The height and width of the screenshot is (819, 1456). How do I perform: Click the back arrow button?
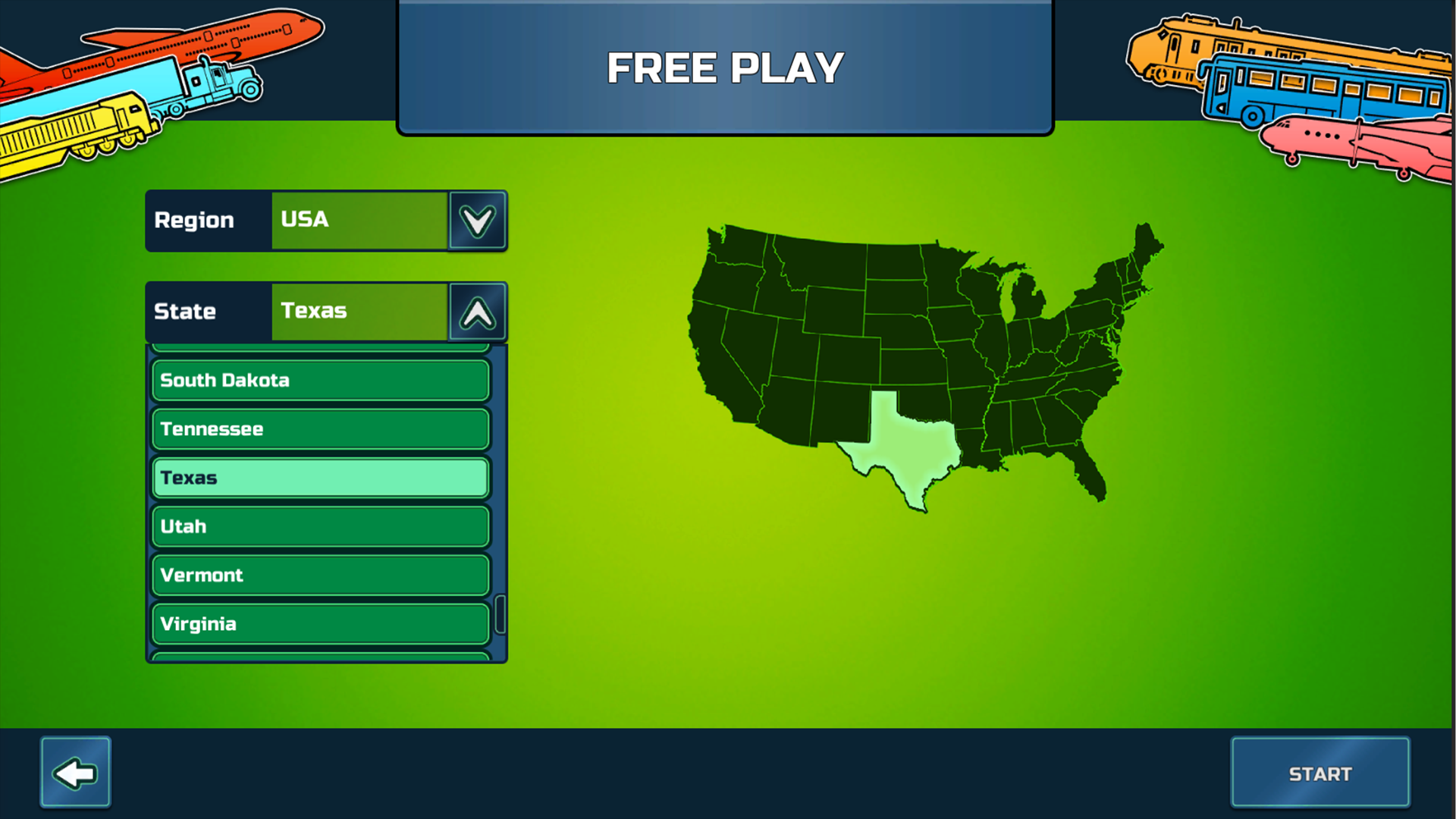(75, 771)
